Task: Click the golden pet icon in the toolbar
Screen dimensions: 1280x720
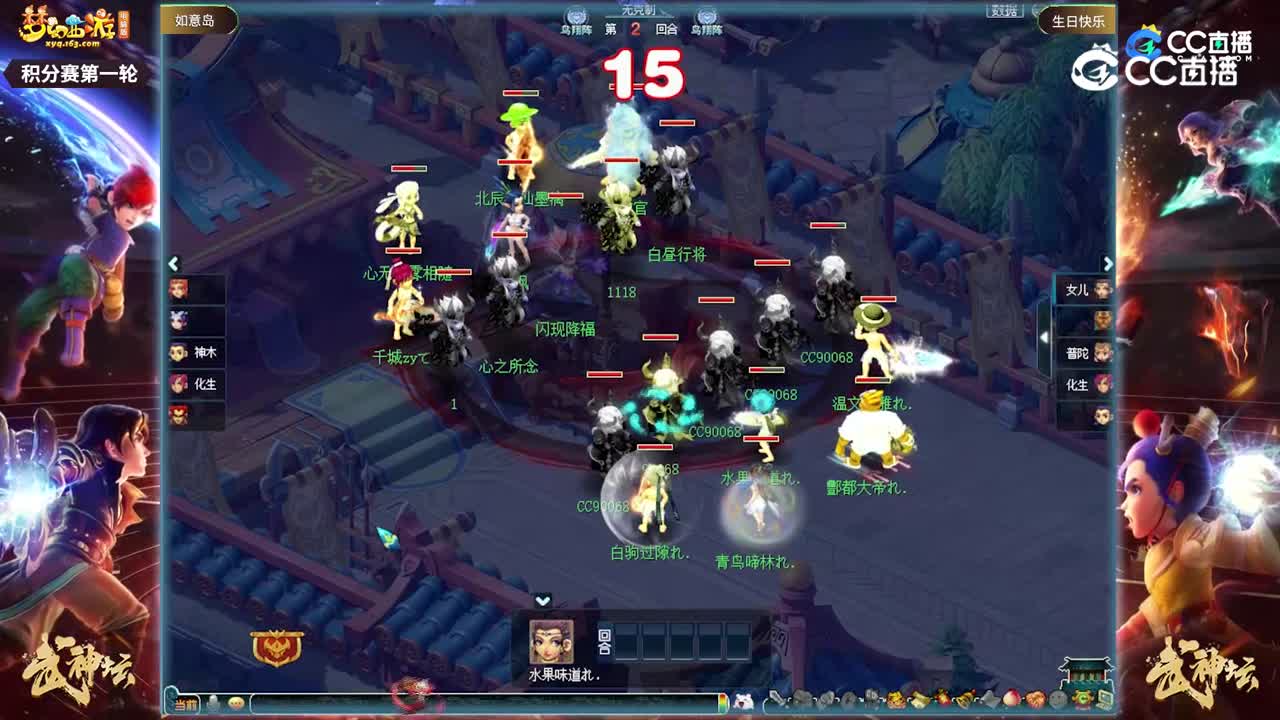Action: click(x=895, y=698)
